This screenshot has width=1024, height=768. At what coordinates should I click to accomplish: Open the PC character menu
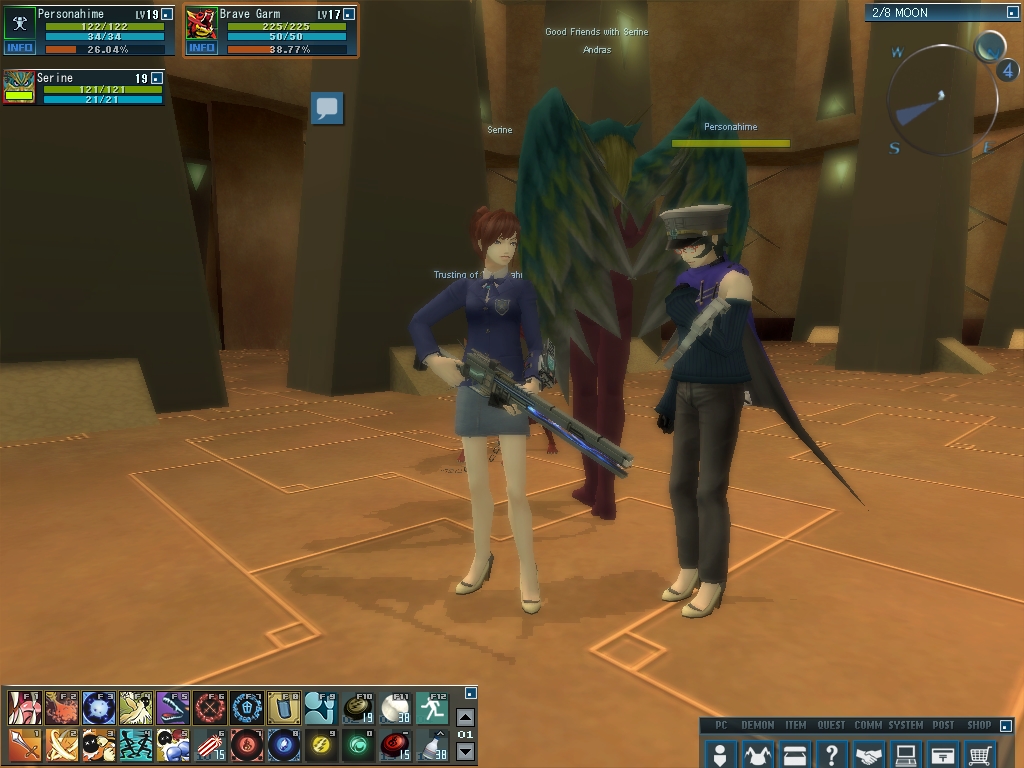pyautogui.click(x=720, y=754)
